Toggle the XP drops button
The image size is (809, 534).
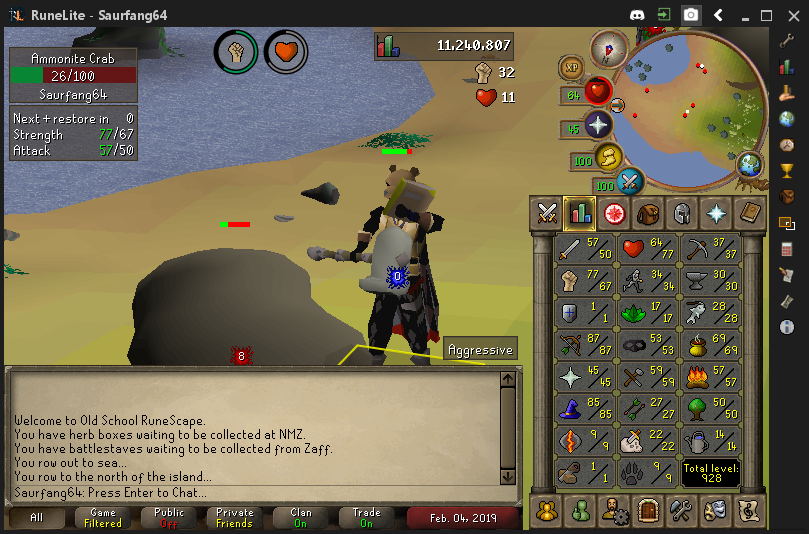571,66
